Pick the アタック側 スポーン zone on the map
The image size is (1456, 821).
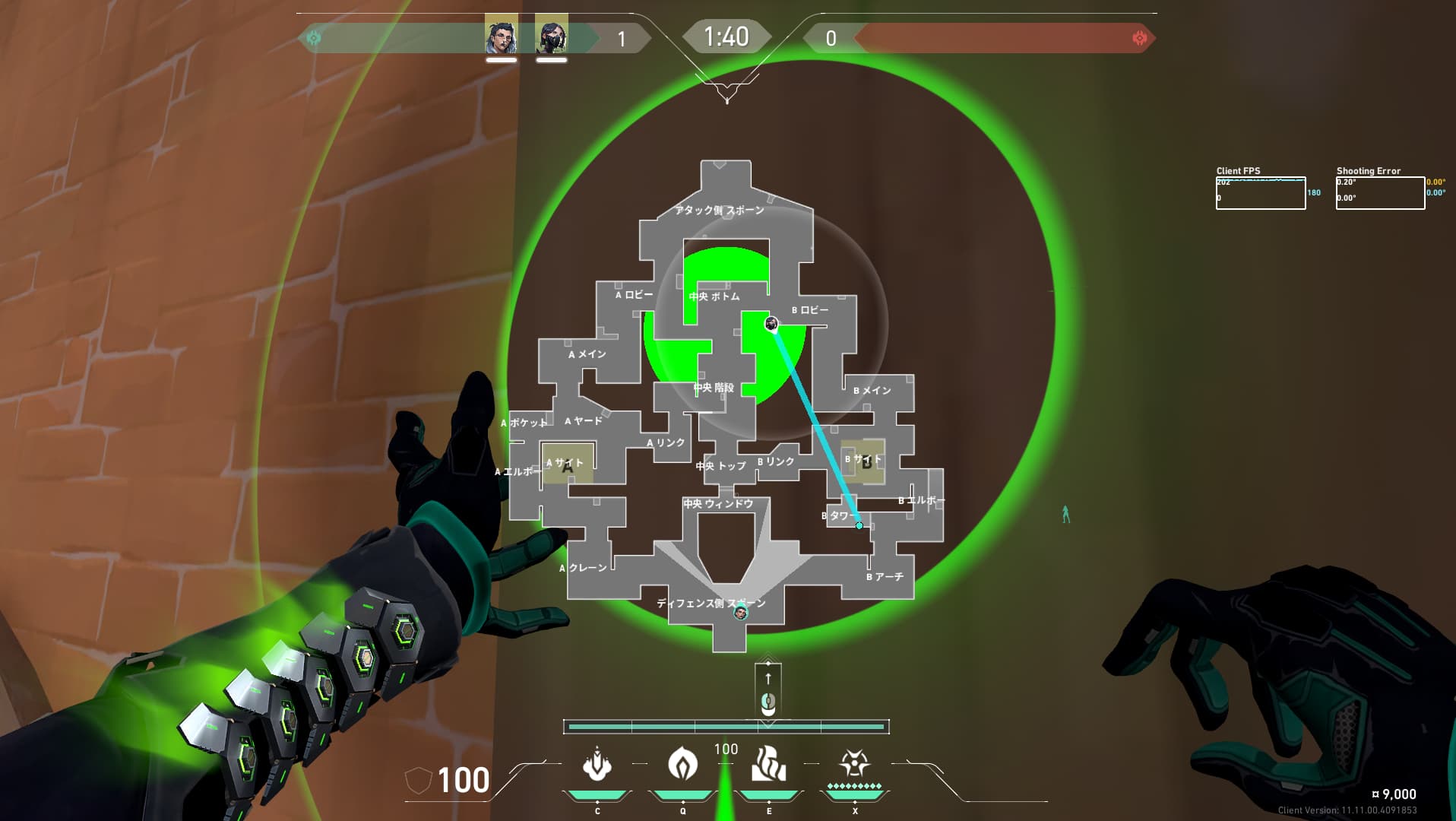pyautogui.click(x=719, y=211)
